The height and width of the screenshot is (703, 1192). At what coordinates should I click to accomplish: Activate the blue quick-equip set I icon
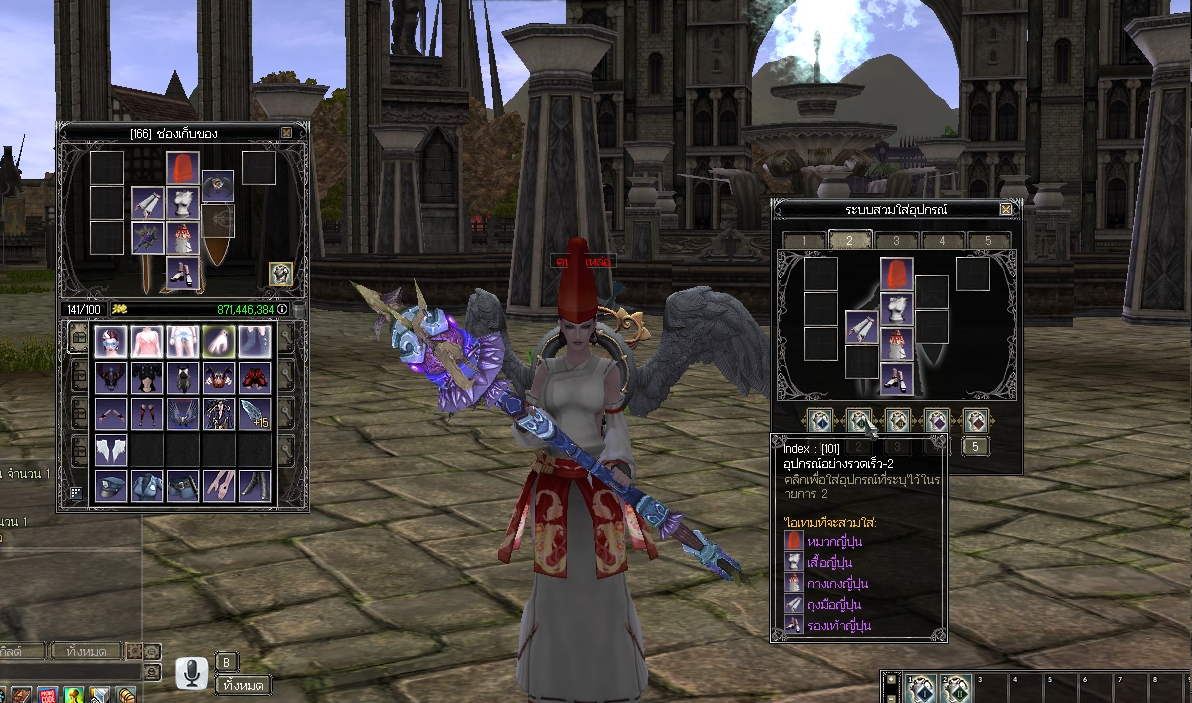(819, 421)
